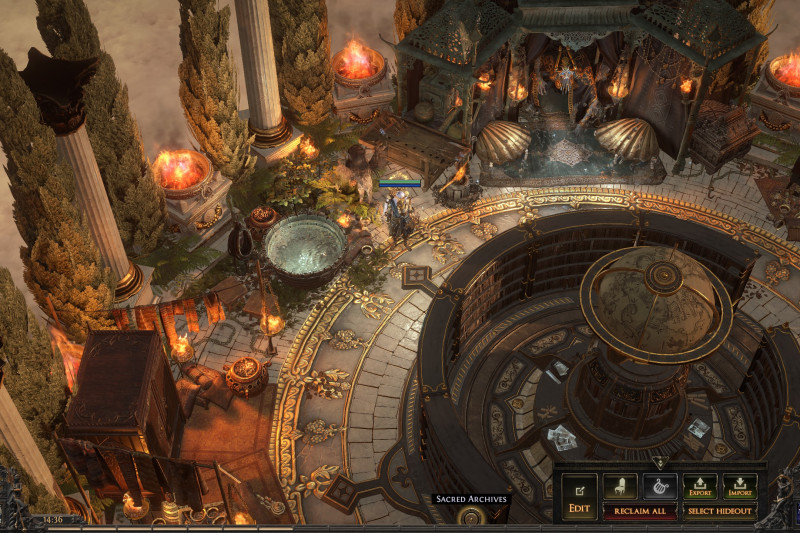Click the Sacred Archives round icon

click(x=471, y=516)
